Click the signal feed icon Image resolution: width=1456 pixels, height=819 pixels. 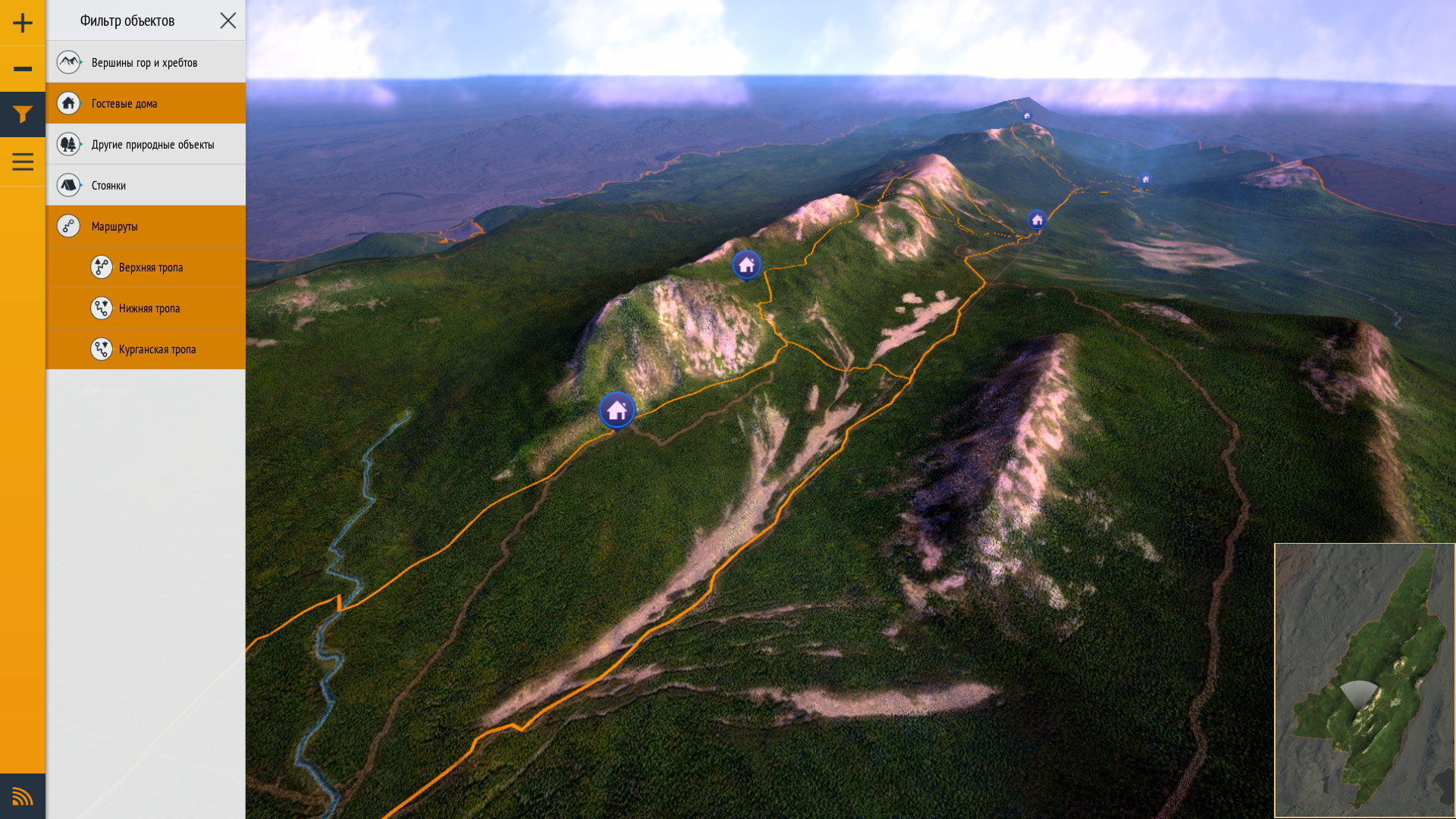[23, 796]
